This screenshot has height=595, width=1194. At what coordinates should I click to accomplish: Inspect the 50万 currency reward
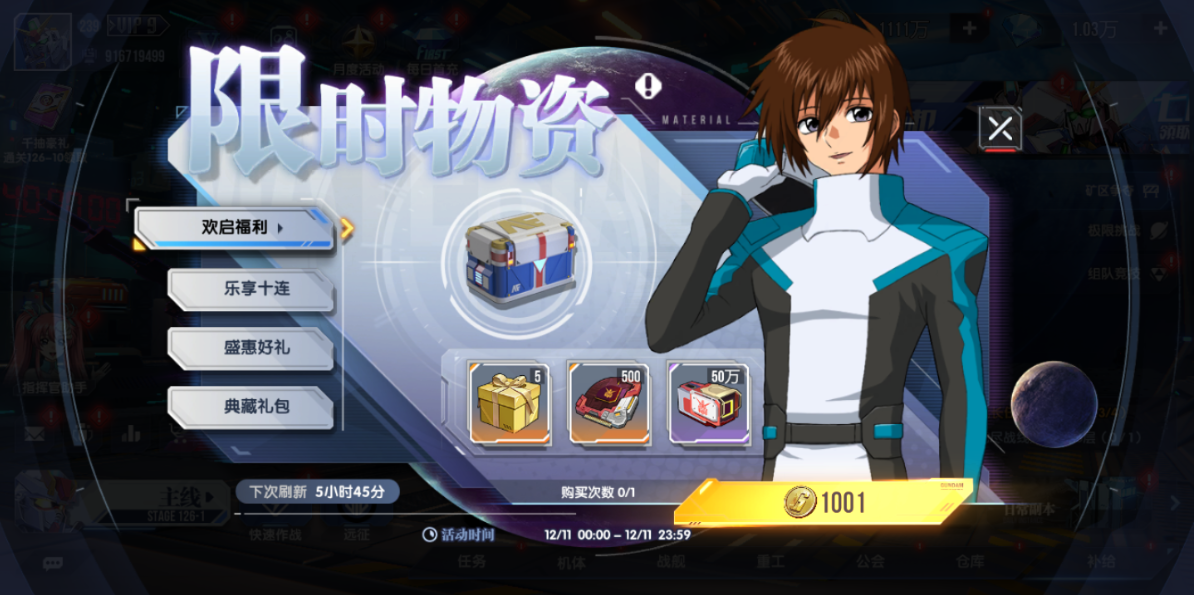[x=708, y=403]
